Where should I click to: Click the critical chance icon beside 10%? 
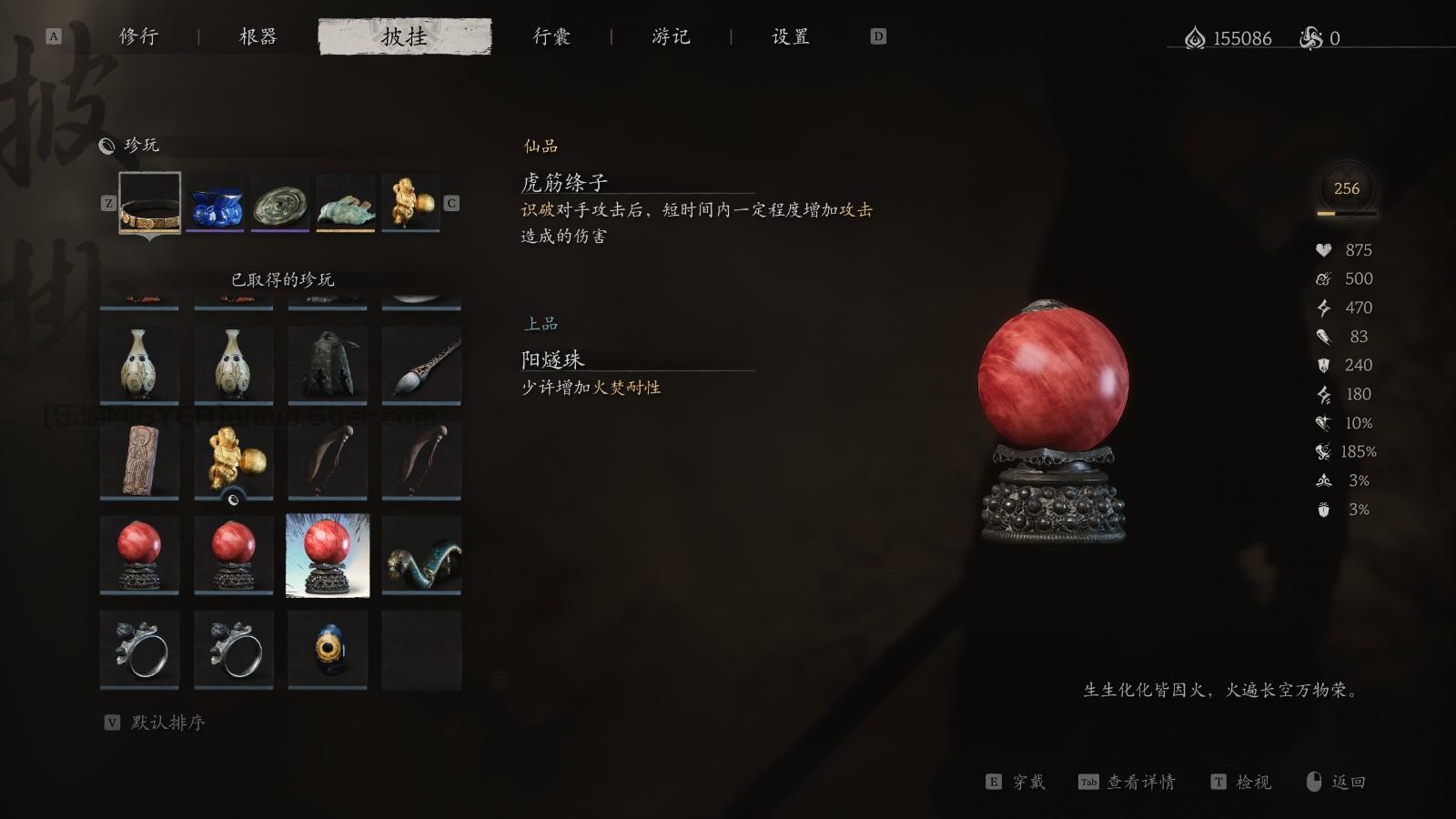point(1324,423)
